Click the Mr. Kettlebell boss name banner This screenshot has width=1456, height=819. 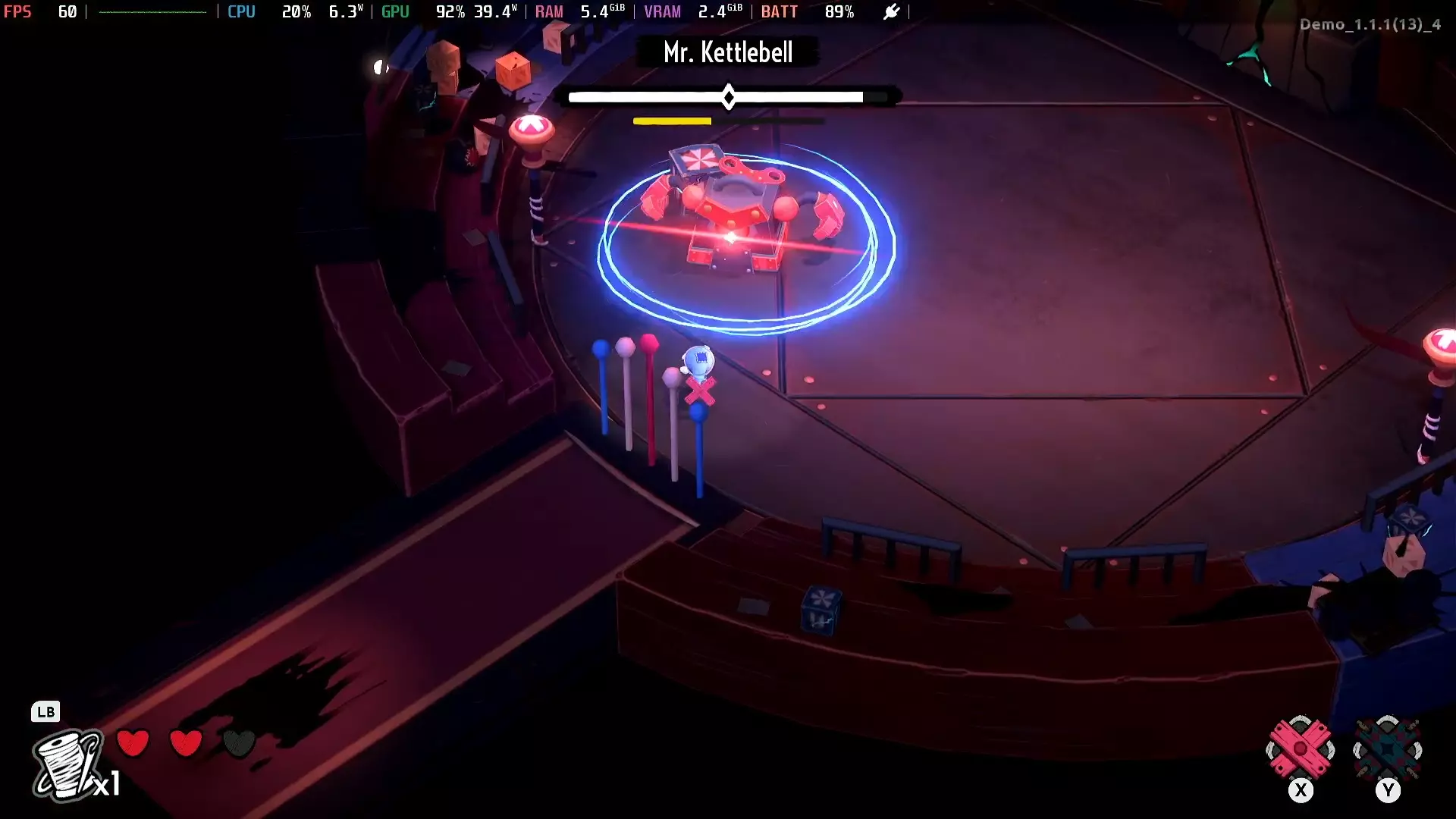point(727,52)
